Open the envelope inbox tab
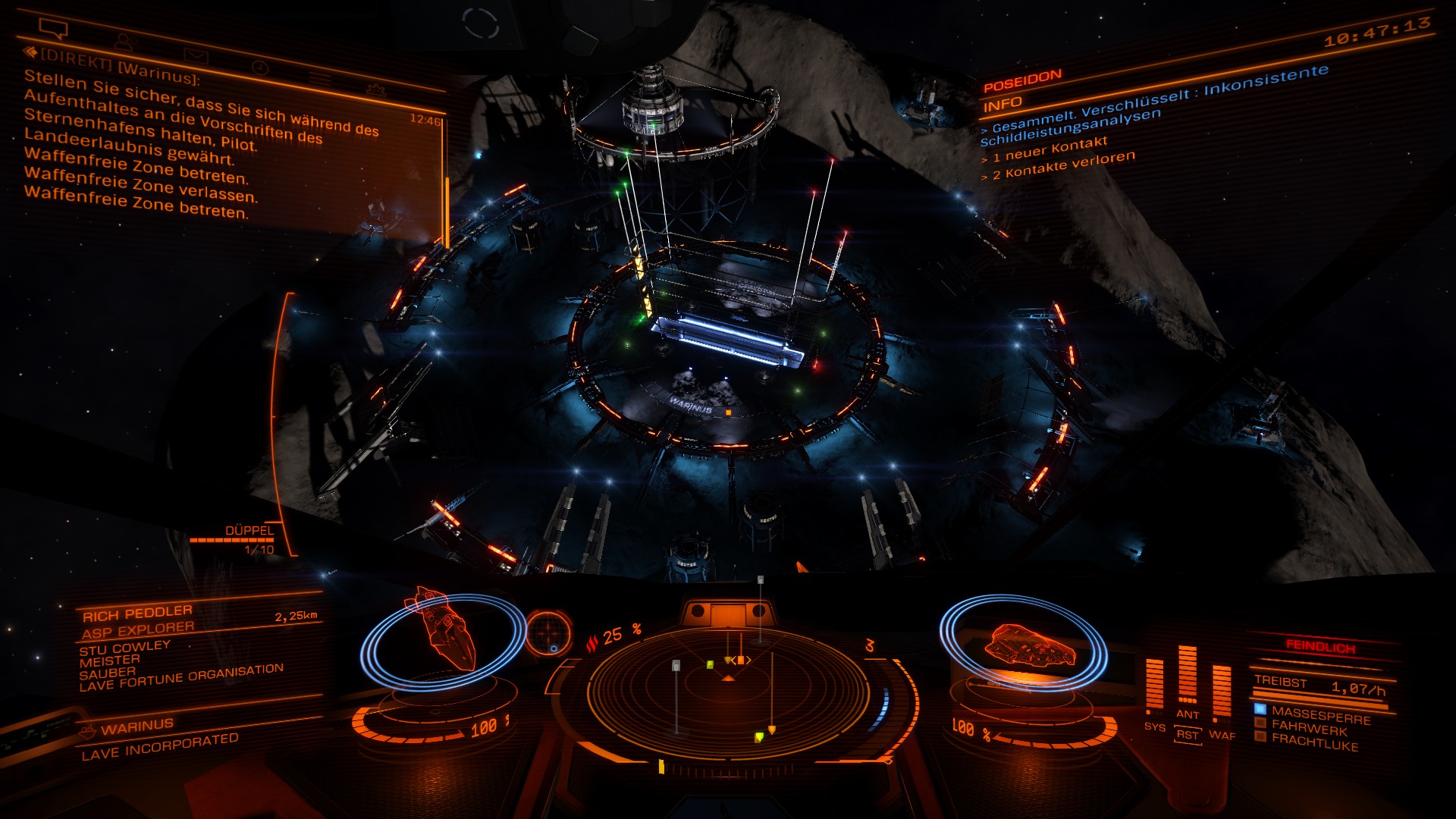Image resolution: width=1456 pixels, height=819 pixels. tap(195, 55)
